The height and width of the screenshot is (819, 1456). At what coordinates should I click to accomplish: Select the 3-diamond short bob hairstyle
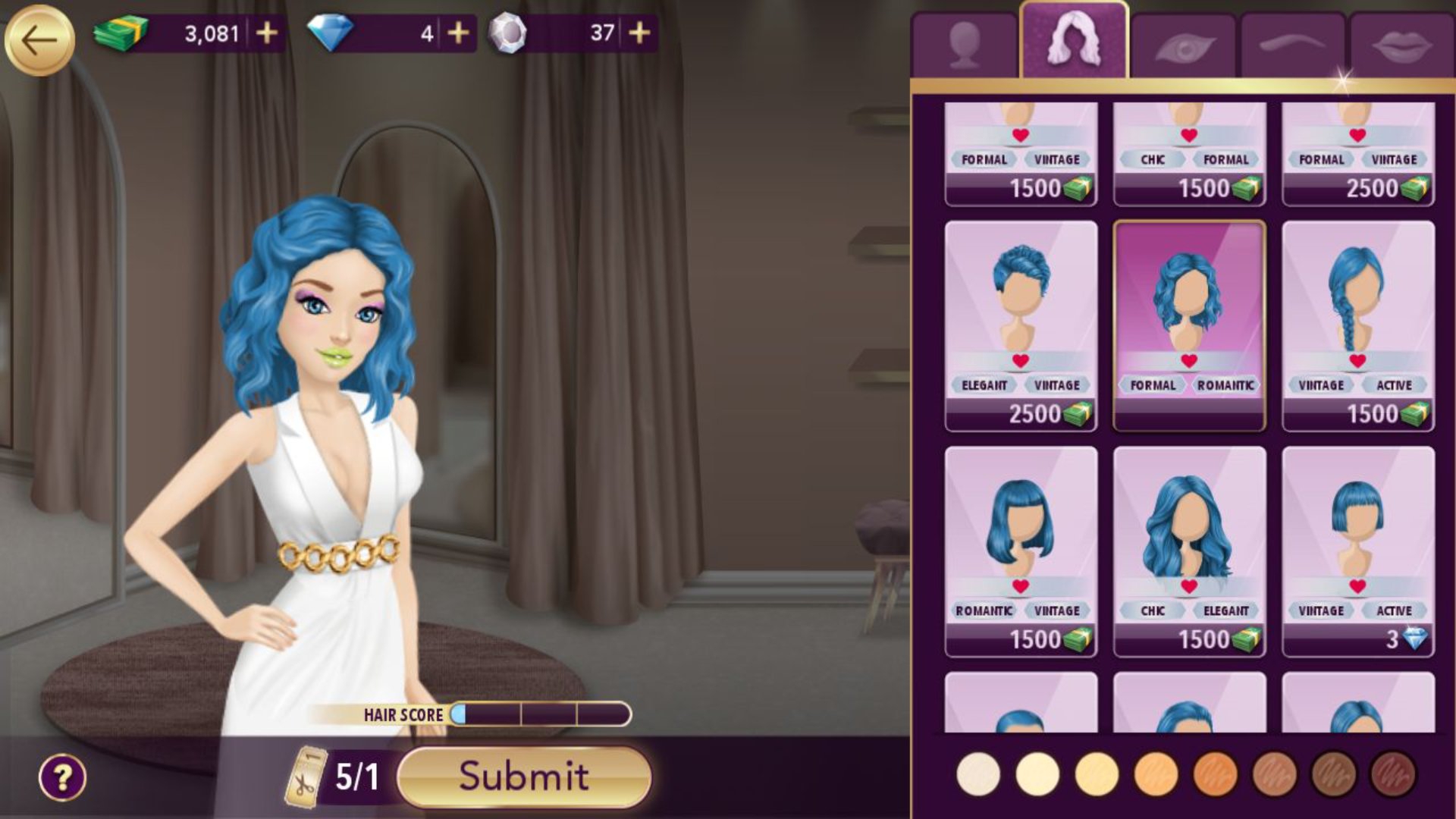click(x=1357, y=551)
